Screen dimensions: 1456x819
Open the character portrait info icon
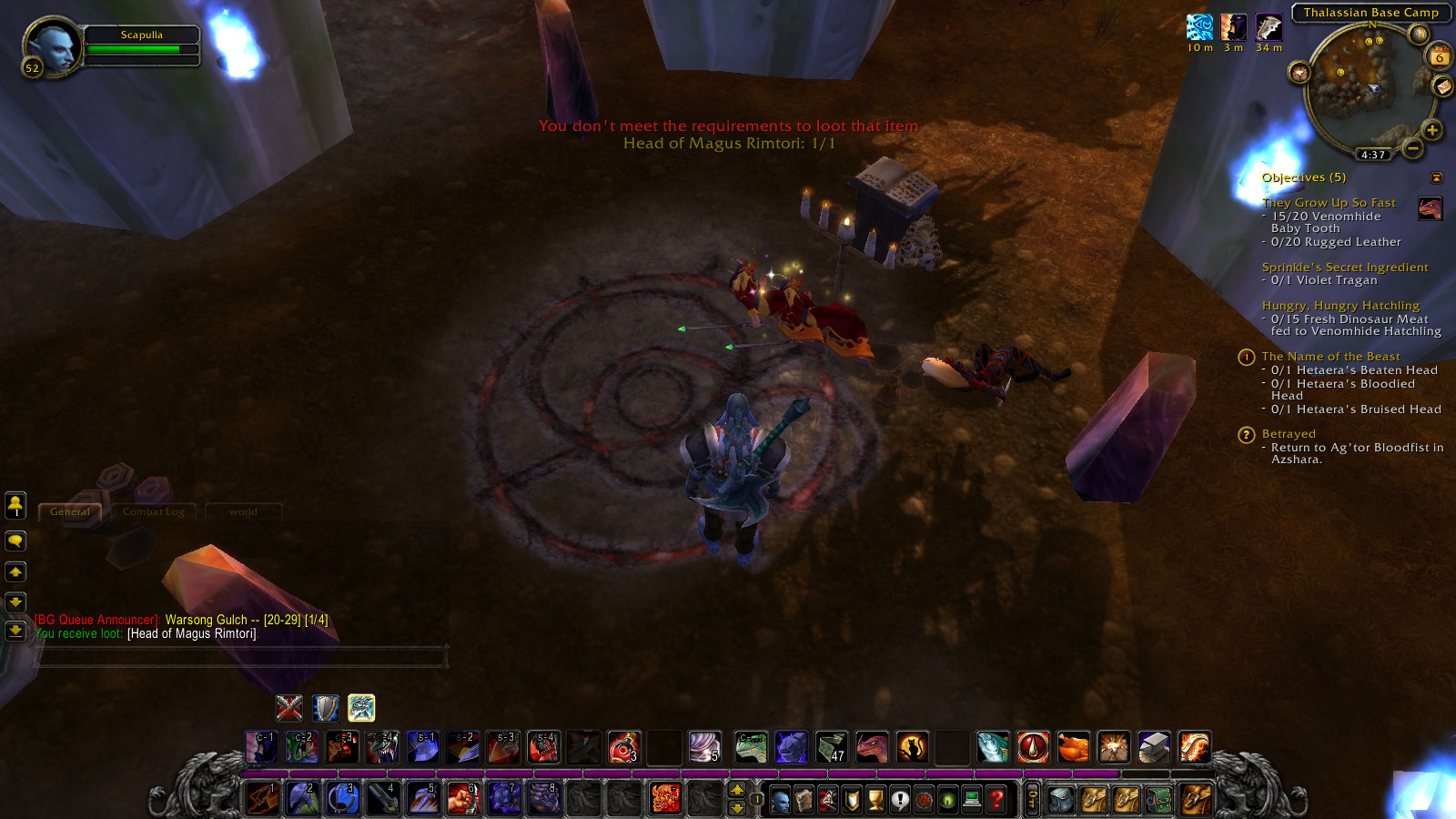781,799
